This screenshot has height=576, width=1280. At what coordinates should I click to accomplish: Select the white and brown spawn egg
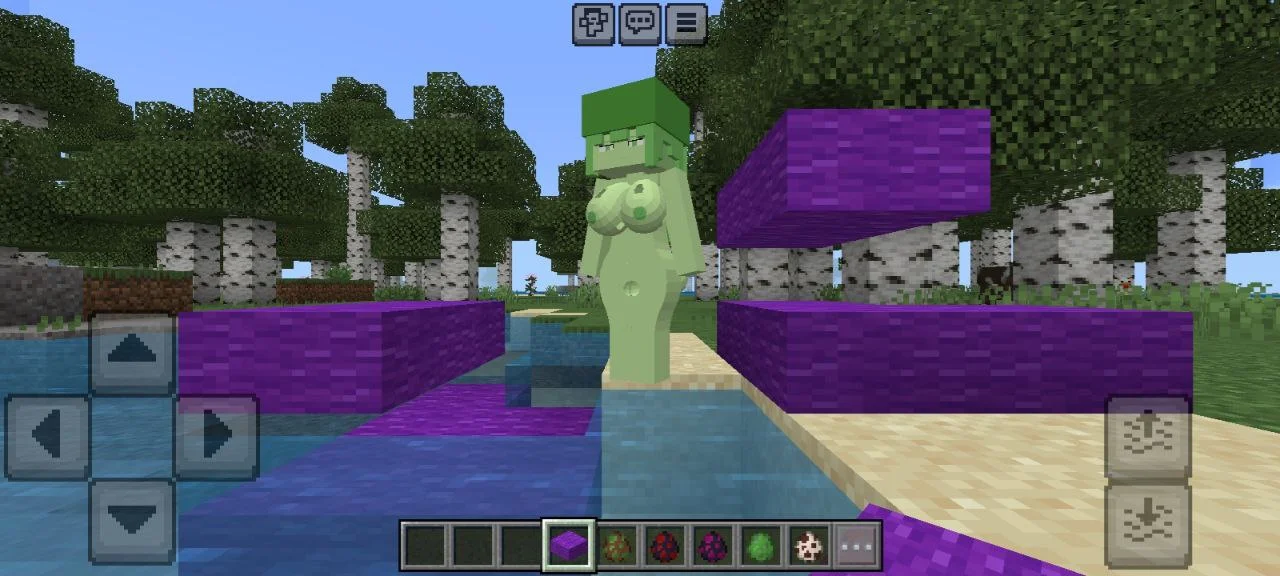(809, 546)
